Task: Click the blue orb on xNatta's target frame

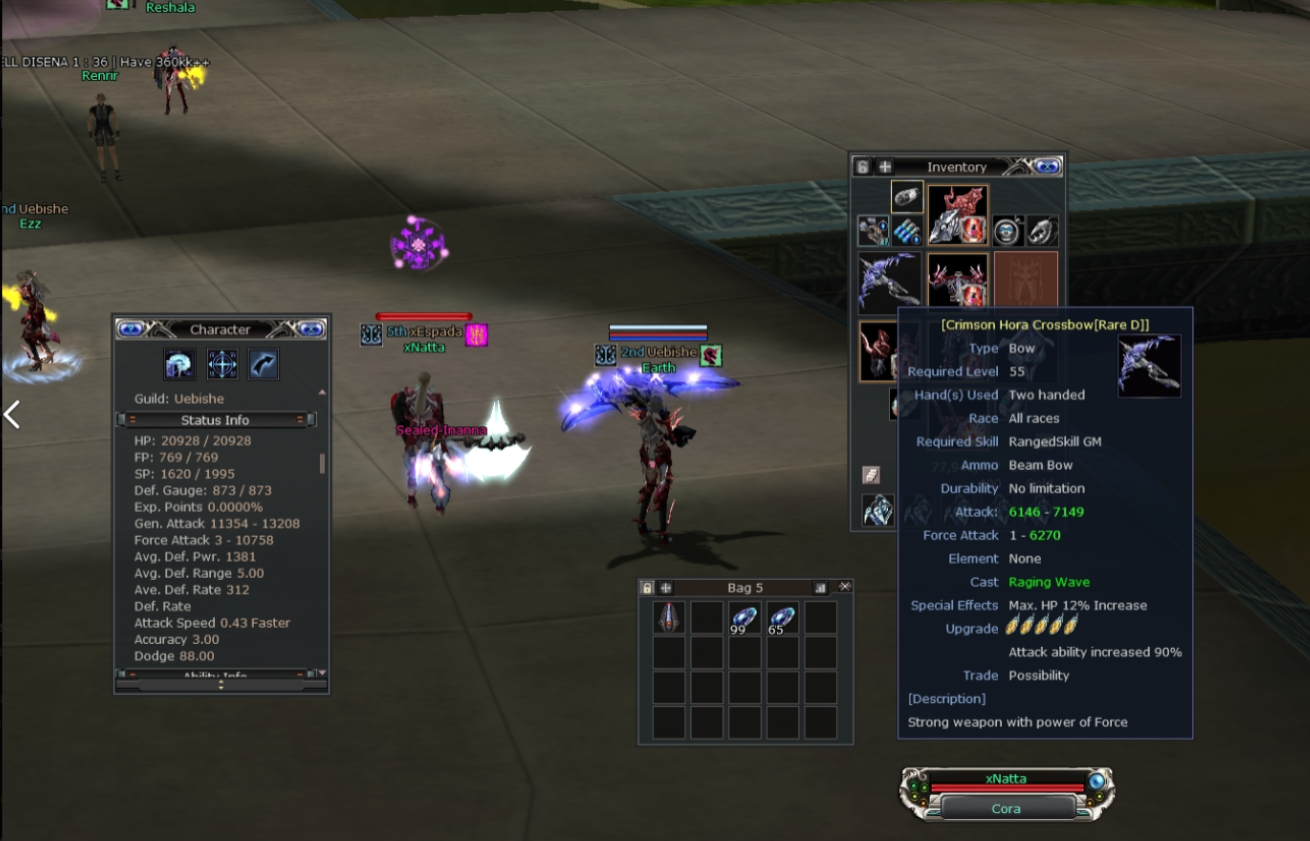Action: [x=1097, y=781]
